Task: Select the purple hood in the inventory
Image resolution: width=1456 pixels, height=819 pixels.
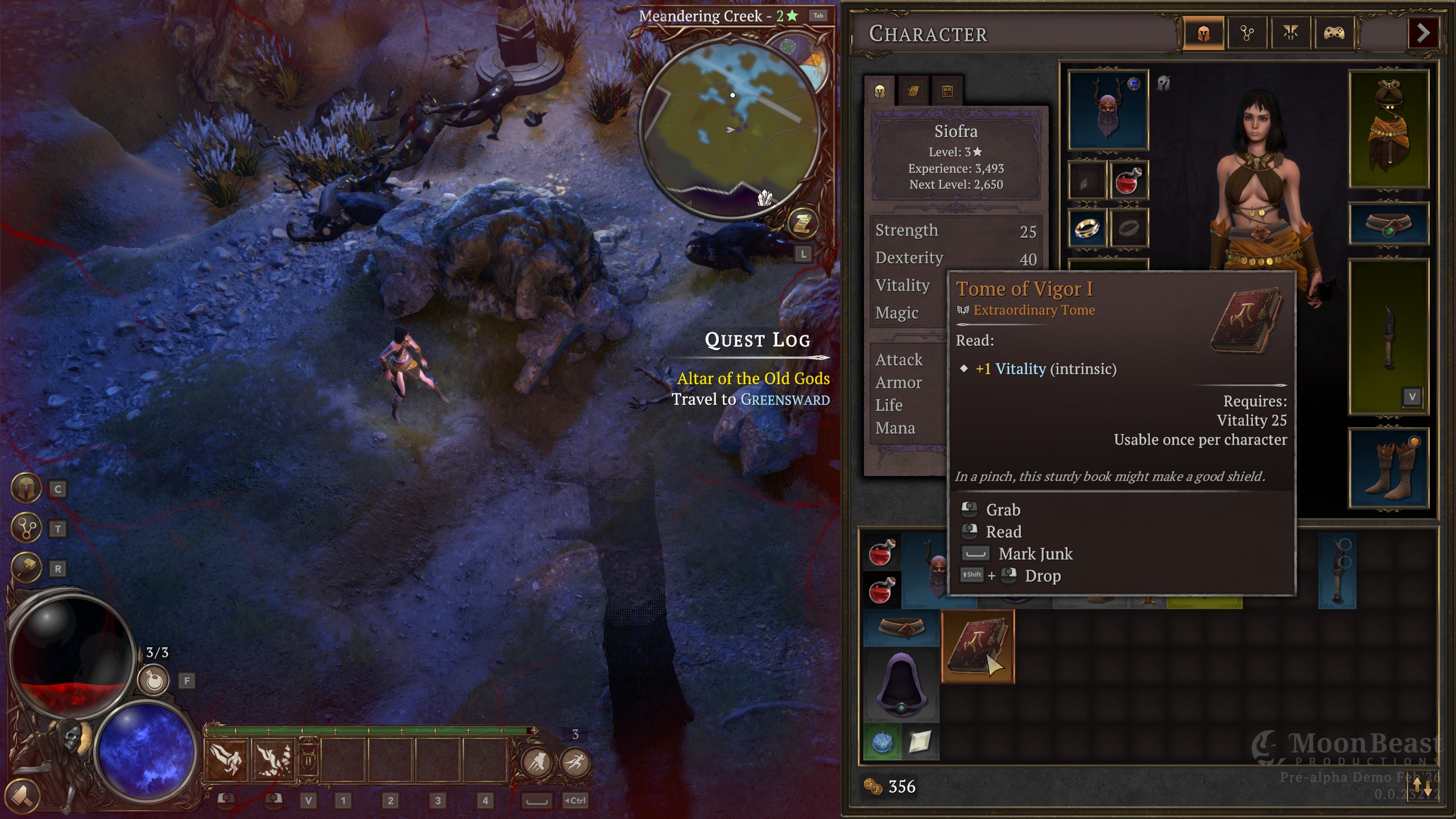Action: click(x=901, y=686)
